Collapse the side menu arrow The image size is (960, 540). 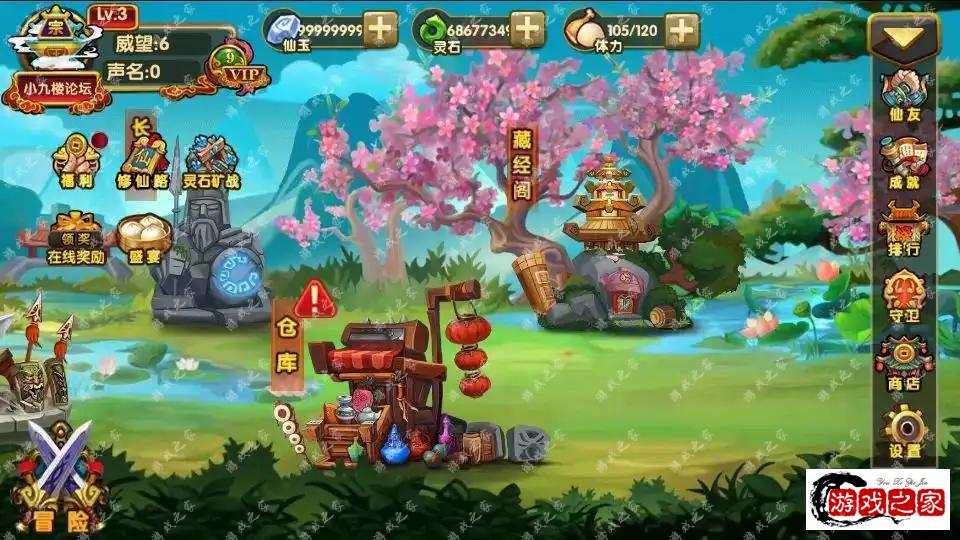click(x=903, y=37)
